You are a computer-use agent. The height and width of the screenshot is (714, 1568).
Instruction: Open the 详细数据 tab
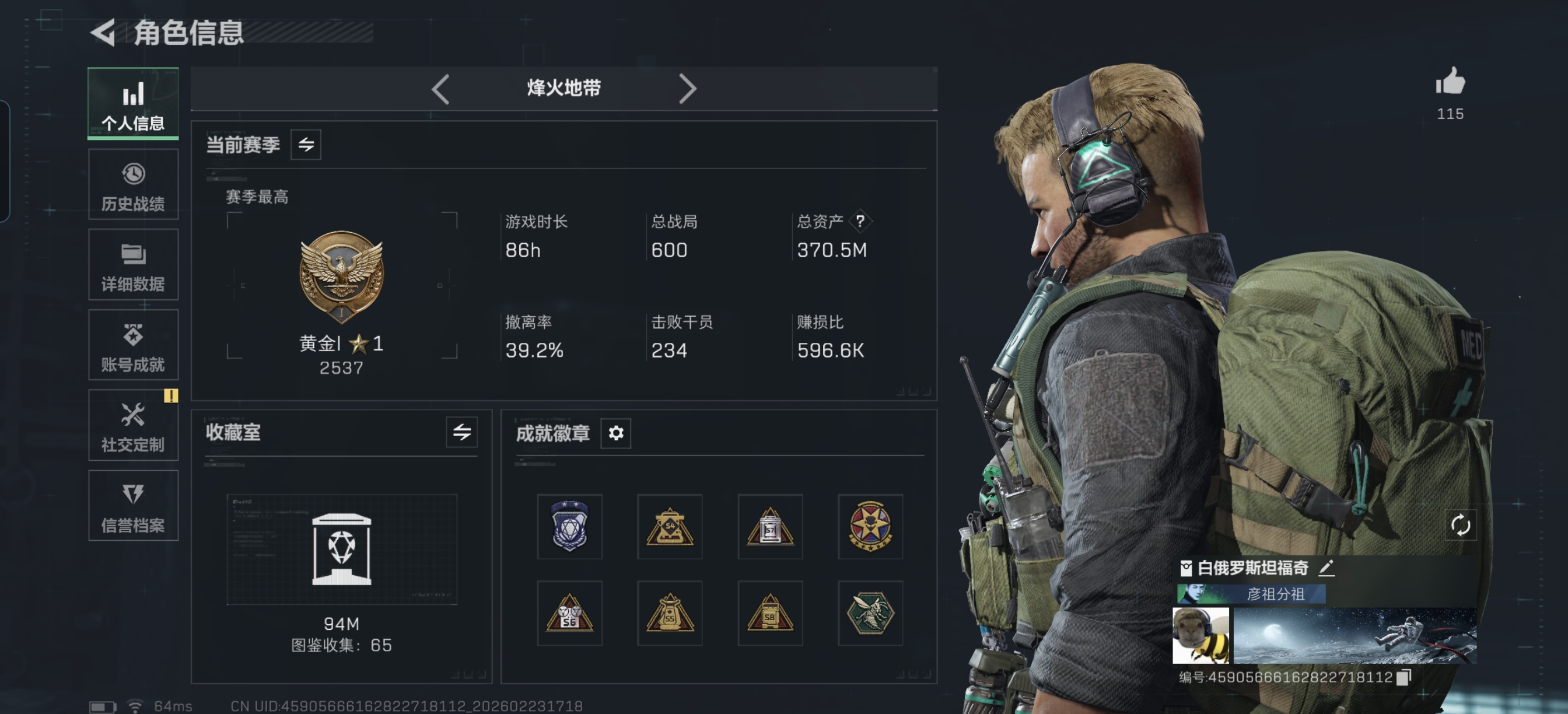[132, 265]
